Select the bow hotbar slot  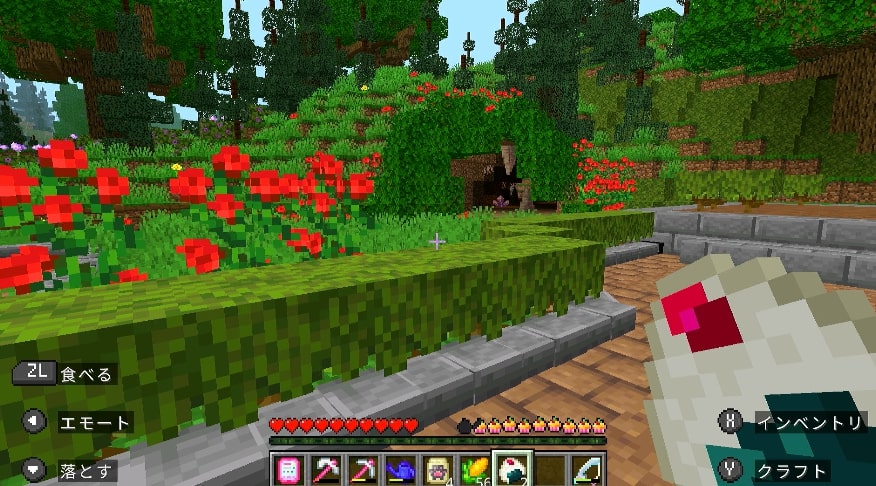tap(586, 470)
